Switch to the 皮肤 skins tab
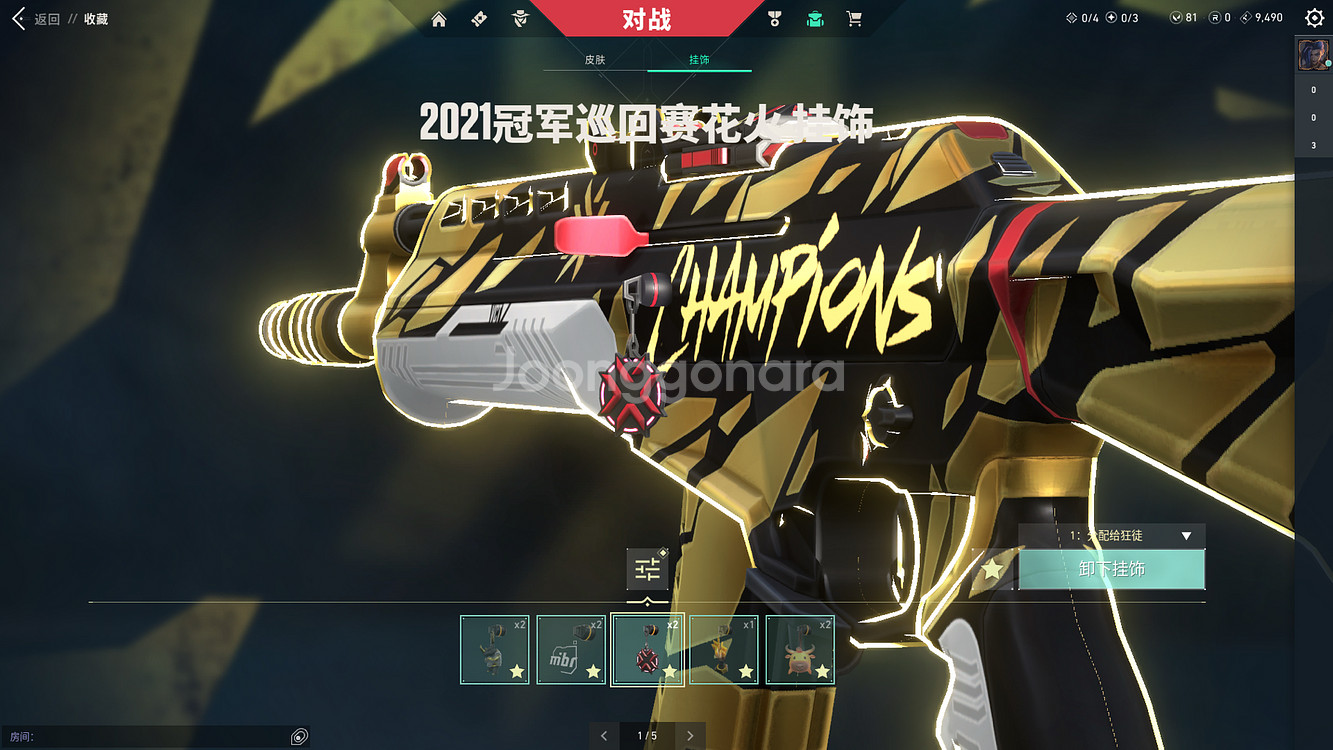 point(595,60)
